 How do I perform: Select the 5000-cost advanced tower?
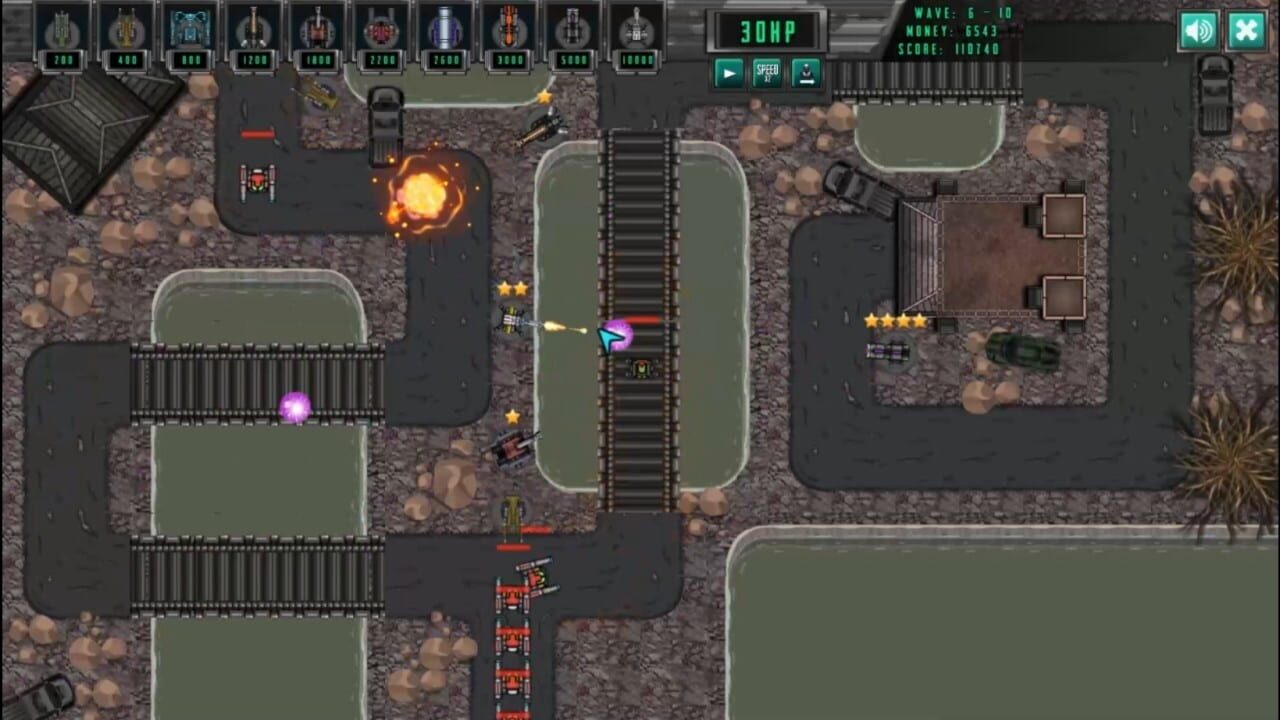click(x=570, y=31)
